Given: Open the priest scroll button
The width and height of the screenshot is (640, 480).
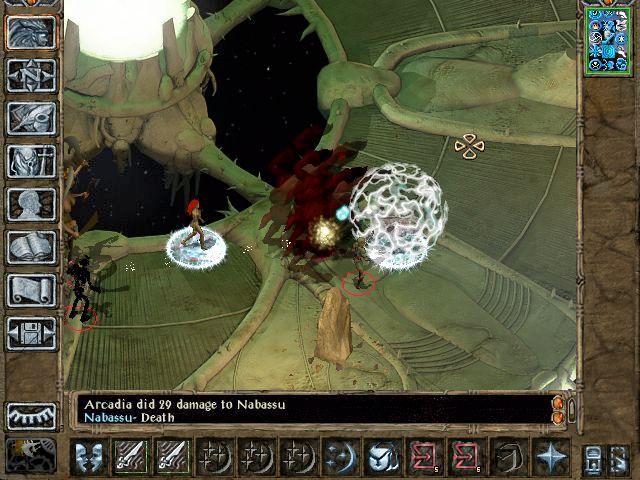Looking at the screenshot, I should (31, 290).
